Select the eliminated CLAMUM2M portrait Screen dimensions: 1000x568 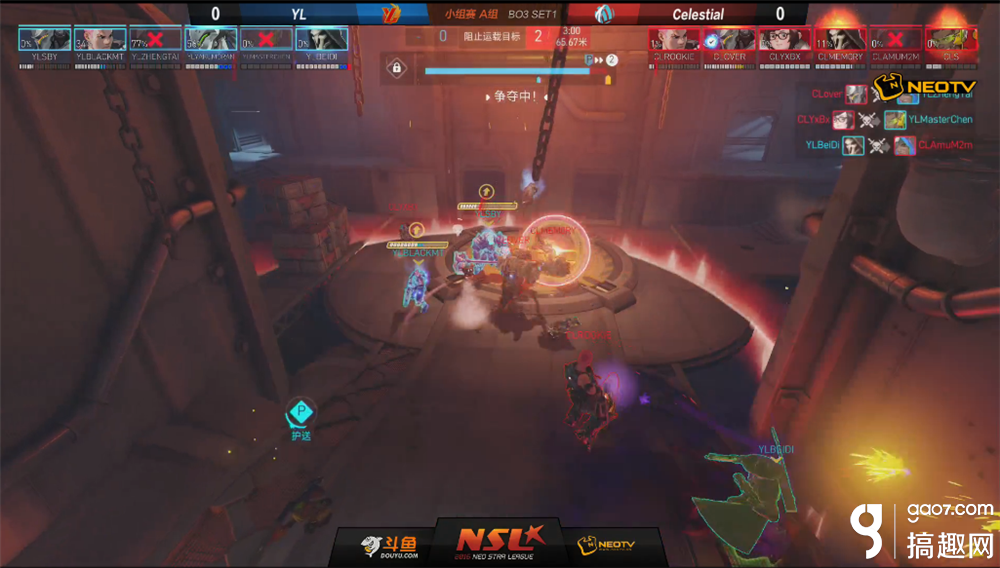tap(895, 39)
